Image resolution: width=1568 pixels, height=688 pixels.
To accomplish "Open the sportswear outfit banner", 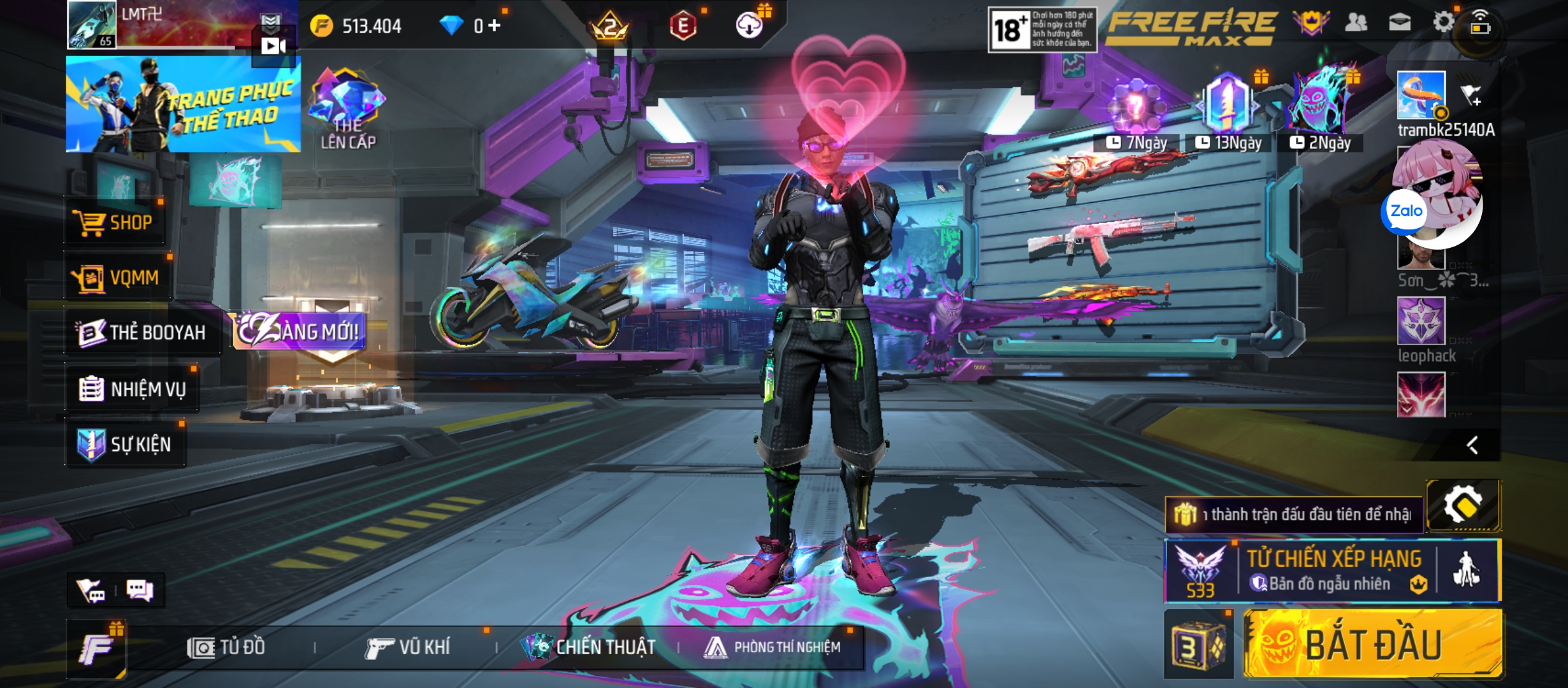I will click(183, 104).
